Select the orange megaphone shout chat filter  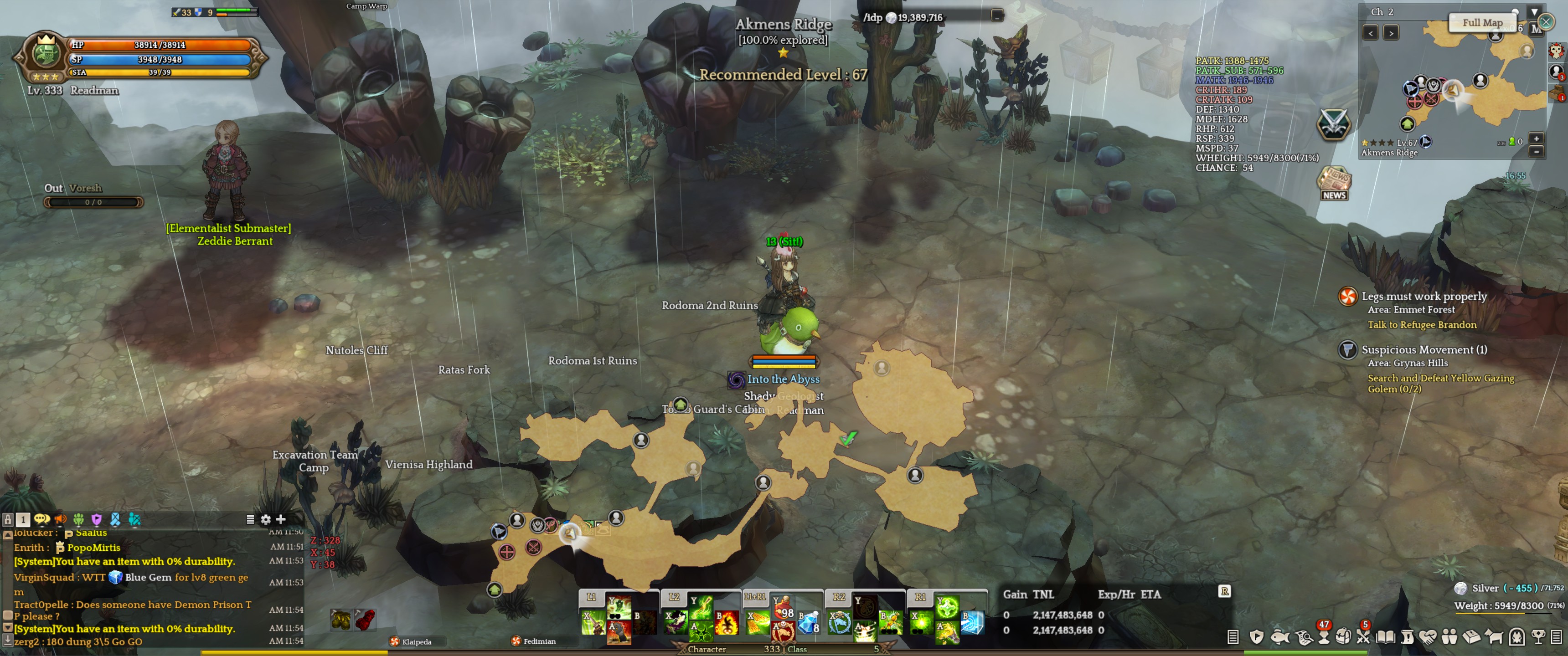[x=60, y=519]
